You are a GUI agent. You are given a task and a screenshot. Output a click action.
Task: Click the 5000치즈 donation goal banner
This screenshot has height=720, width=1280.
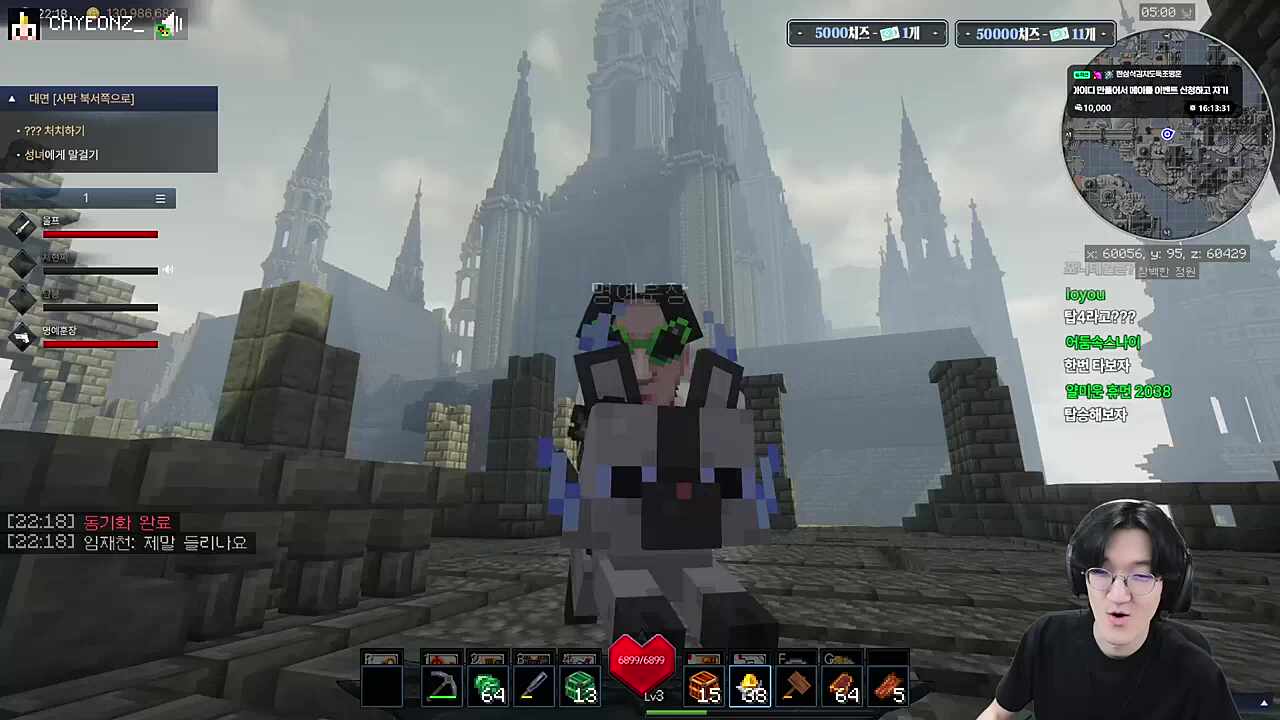(867, 34)
